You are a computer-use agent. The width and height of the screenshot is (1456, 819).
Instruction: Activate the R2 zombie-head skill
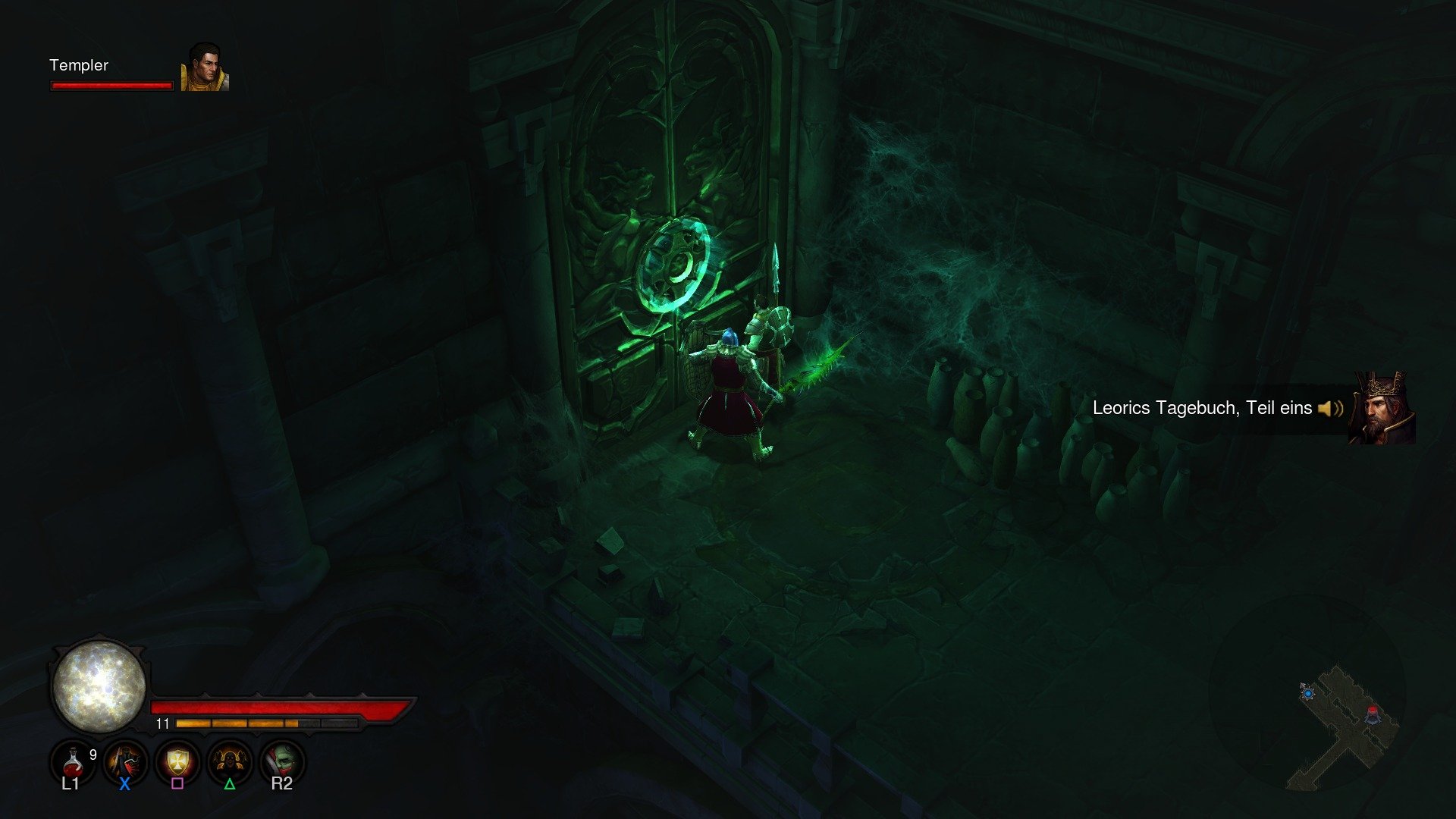[282, 762]
